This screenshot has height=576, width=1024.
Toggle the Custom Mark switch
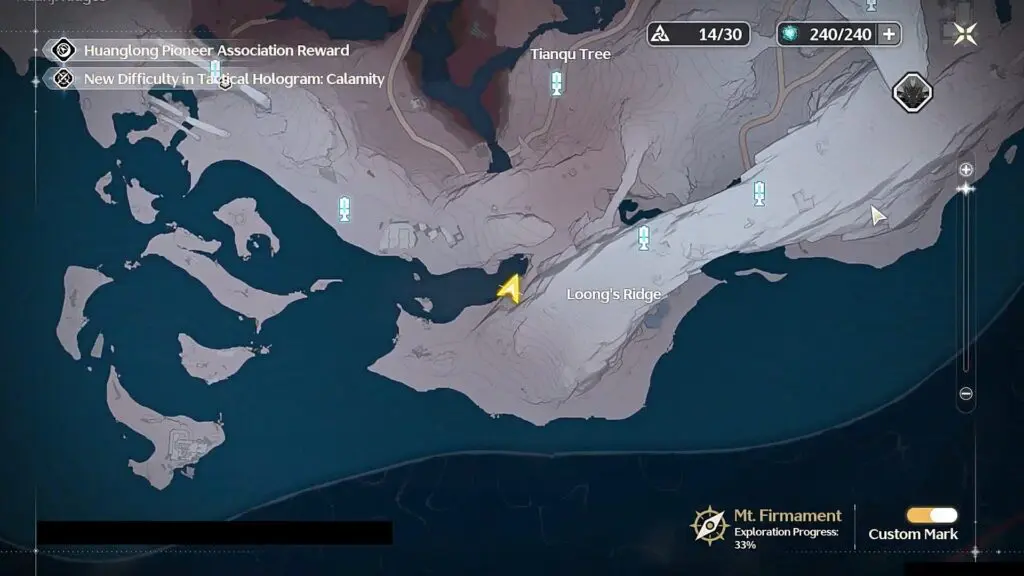click(x=932, y=515)
